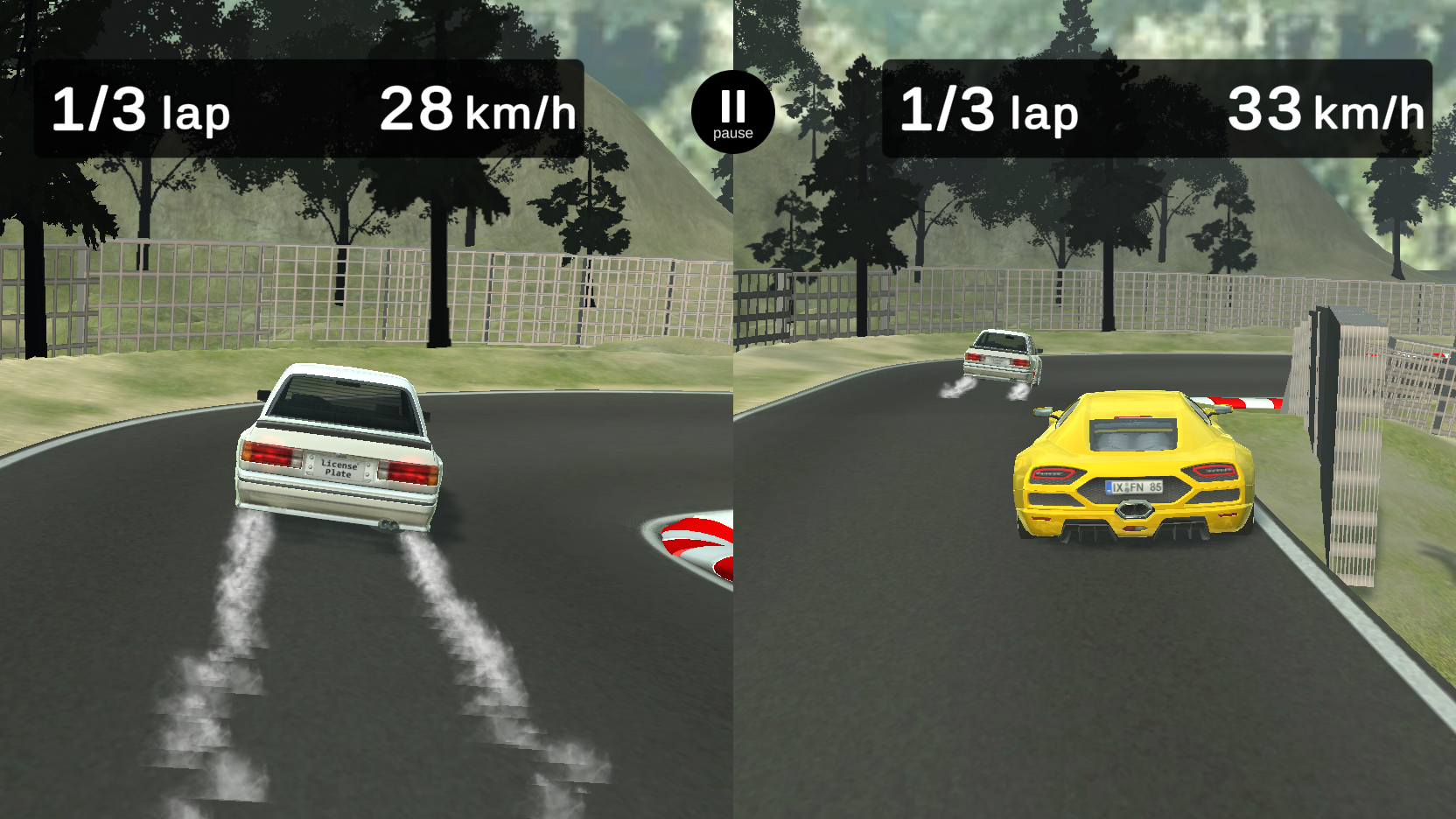Click the right player's lap counter showing 1/3
The height and width of the screenshot is (819, 1456).
pyautogui.click(x=989, y=111)
